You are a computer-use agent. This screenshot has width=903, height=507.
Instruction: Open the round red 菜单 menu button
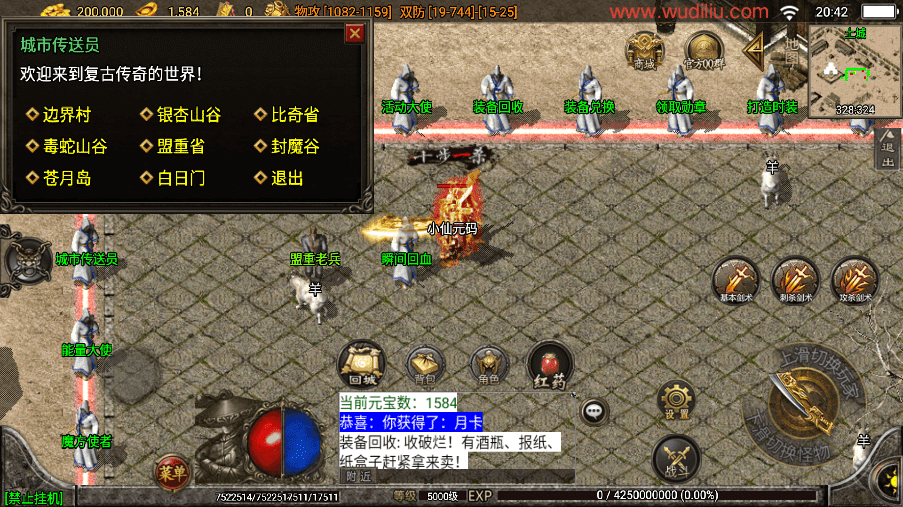click(171, 470)
